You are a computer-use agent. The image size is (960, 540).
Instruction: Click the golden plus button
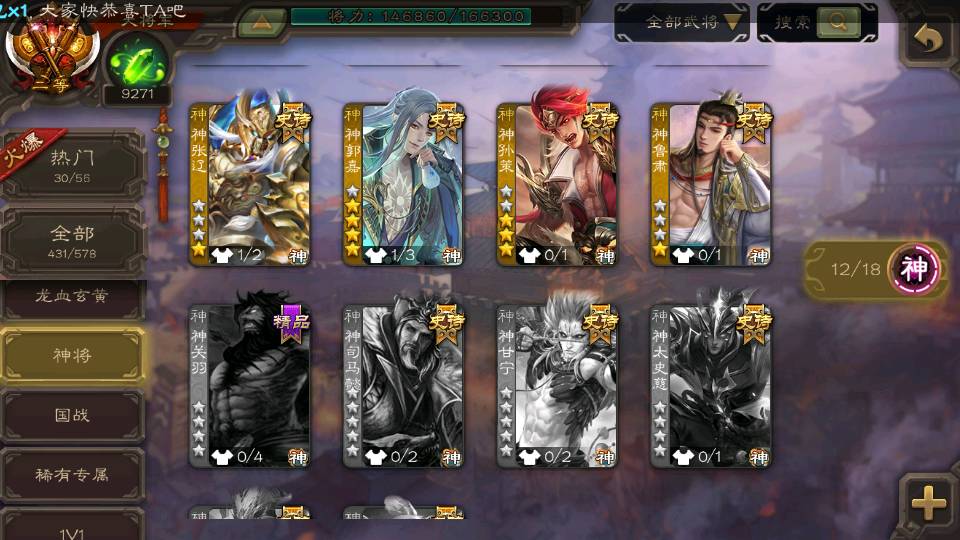tap(929, 503)
